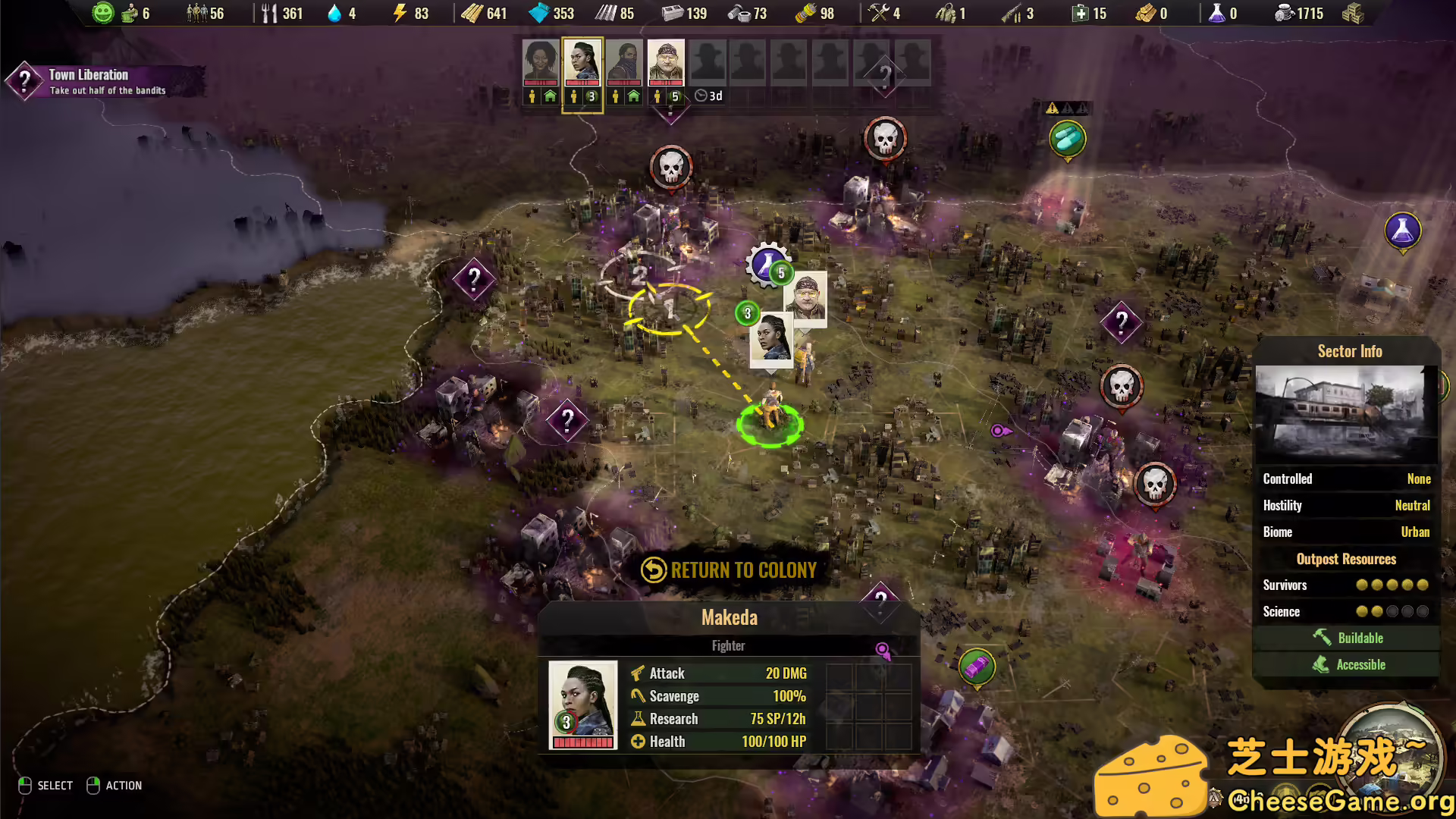1456x819 pixels.
Task: Click the green happiness smiley indicator
Action: [102, 13]
